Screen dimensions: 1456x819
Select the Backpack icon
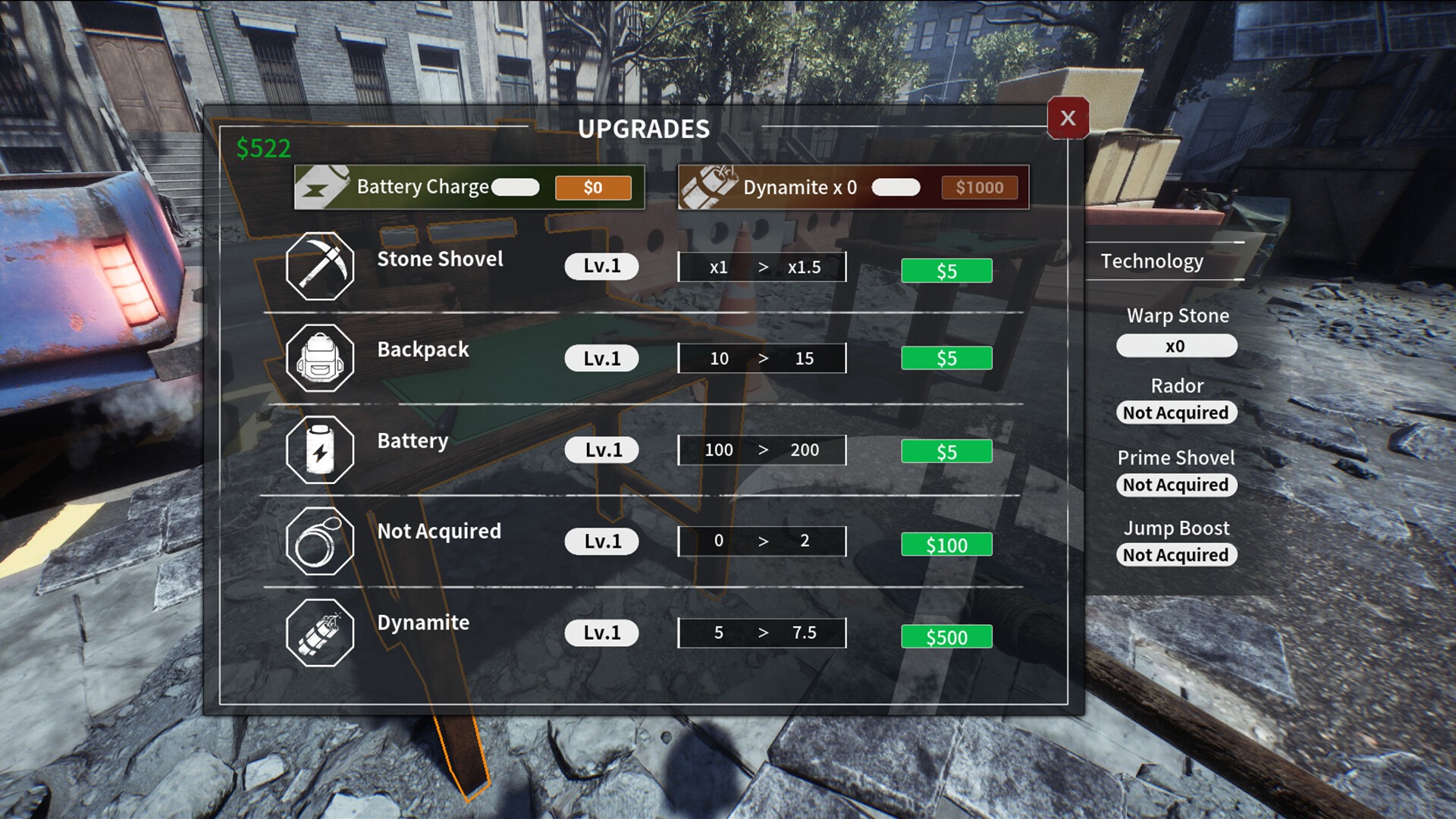point(320,358)
